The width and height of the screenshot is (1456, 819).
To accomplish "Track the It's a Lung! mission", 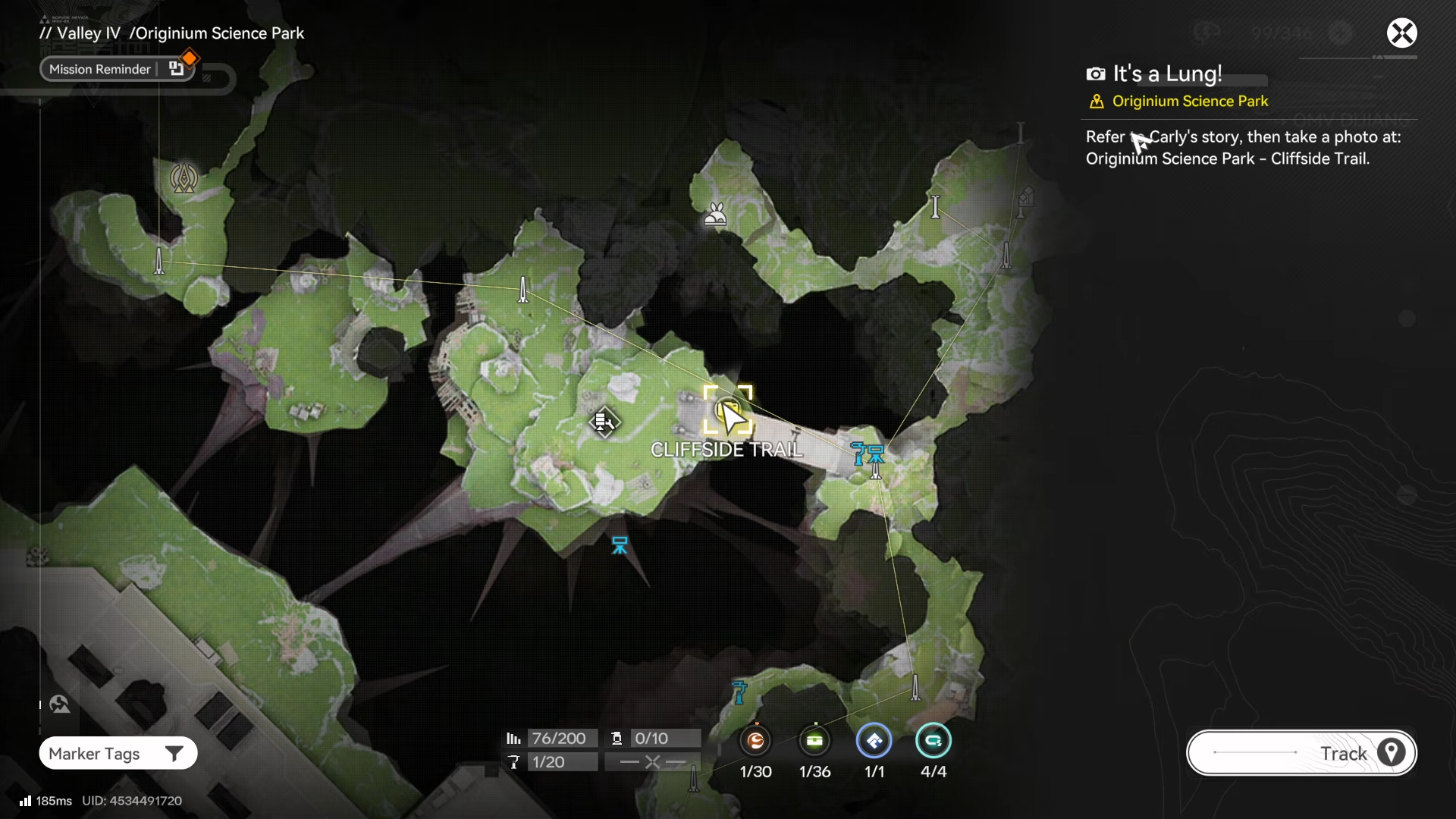I will coord(1301,753).
